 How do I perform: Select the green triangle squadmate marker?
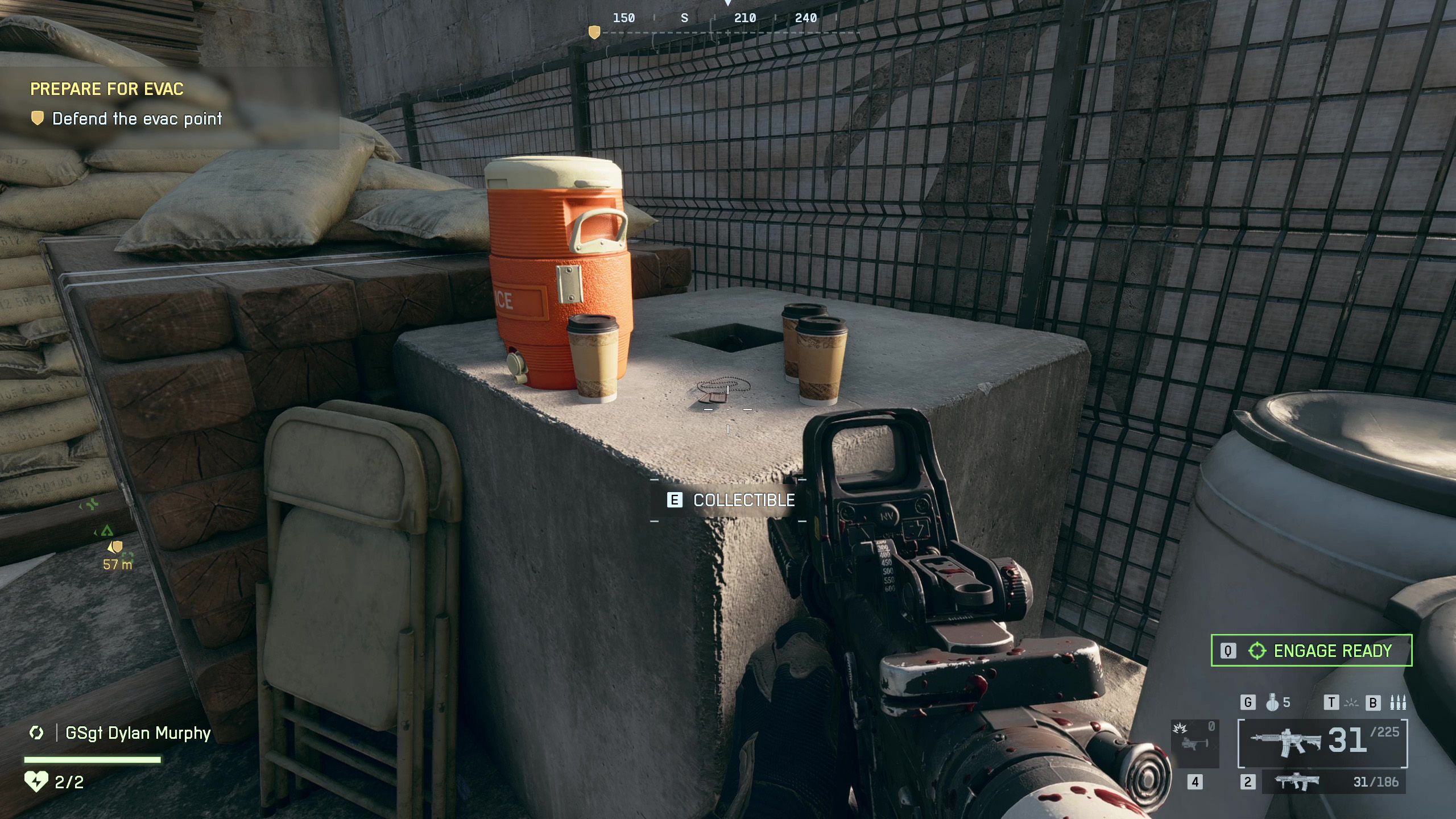107,531
